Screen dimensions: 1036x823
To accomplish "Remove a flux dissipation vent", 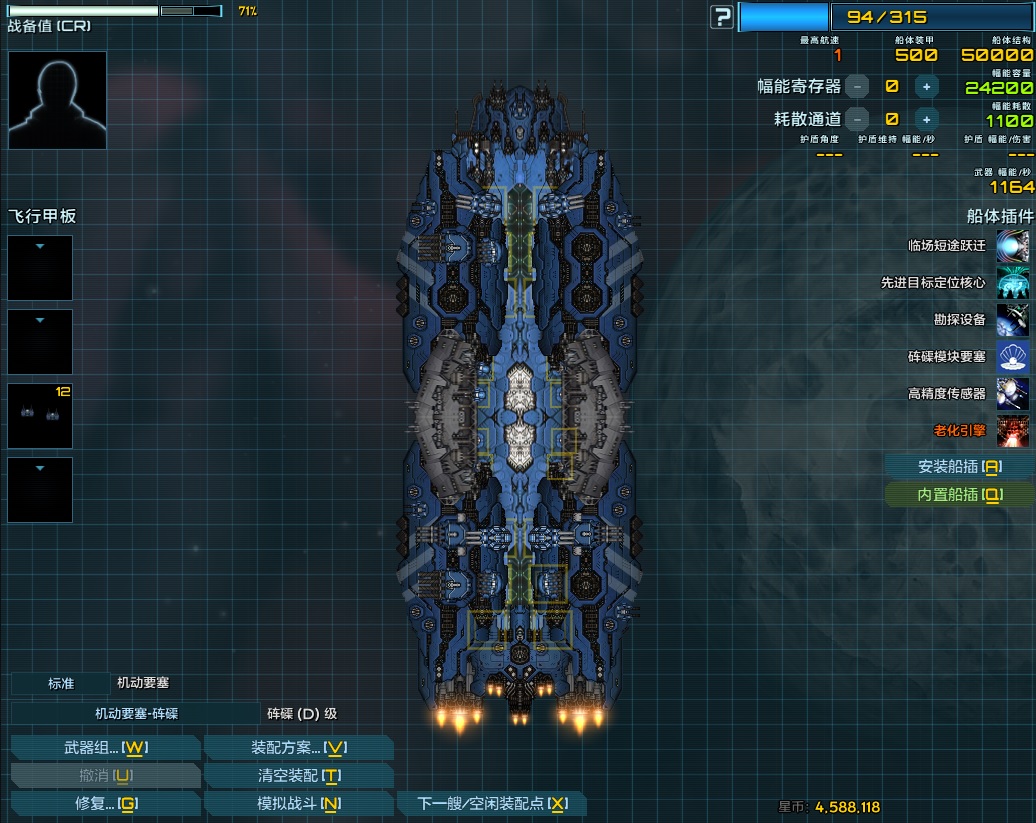I will pos(857,119).
